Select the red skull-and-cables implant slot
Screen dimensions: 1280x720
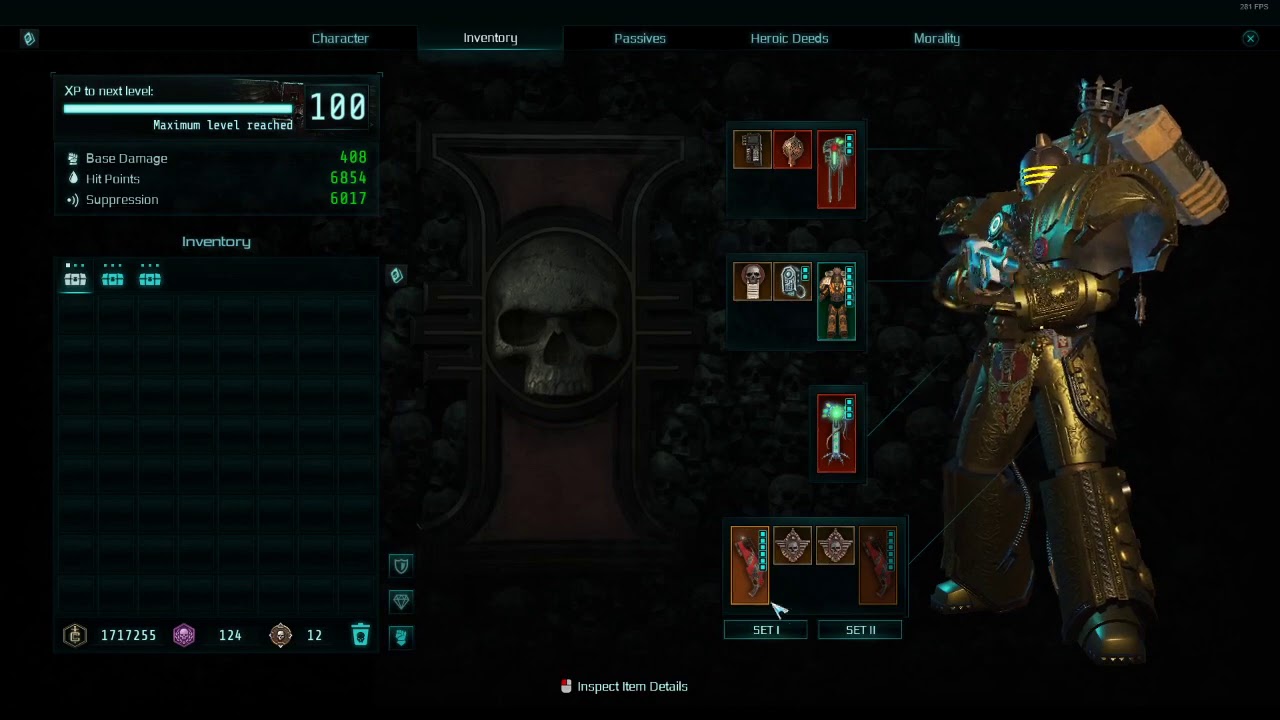click(x=836, y=169)
